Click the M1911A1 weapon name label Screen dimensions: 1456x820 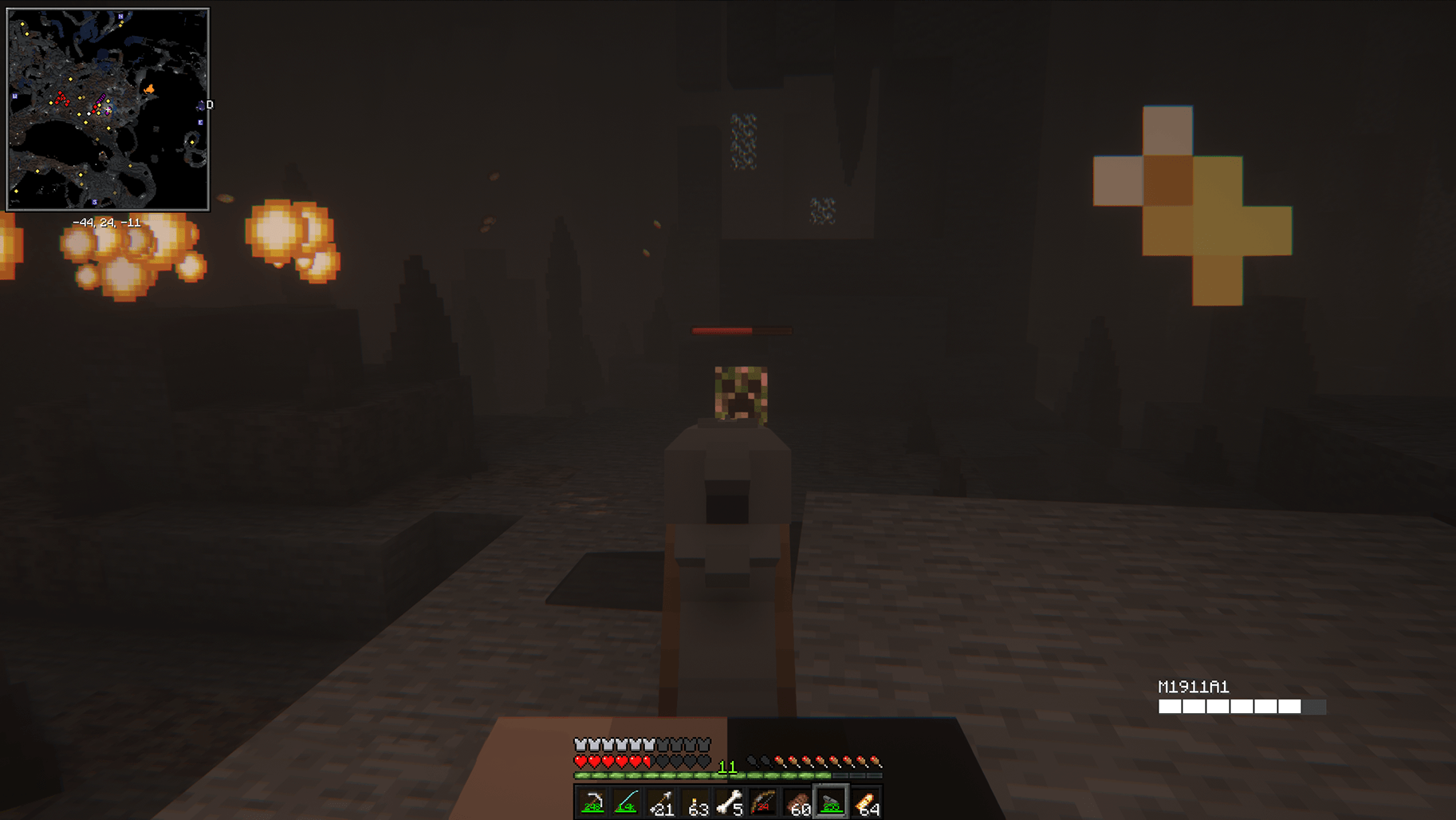tap(1194, 685)
